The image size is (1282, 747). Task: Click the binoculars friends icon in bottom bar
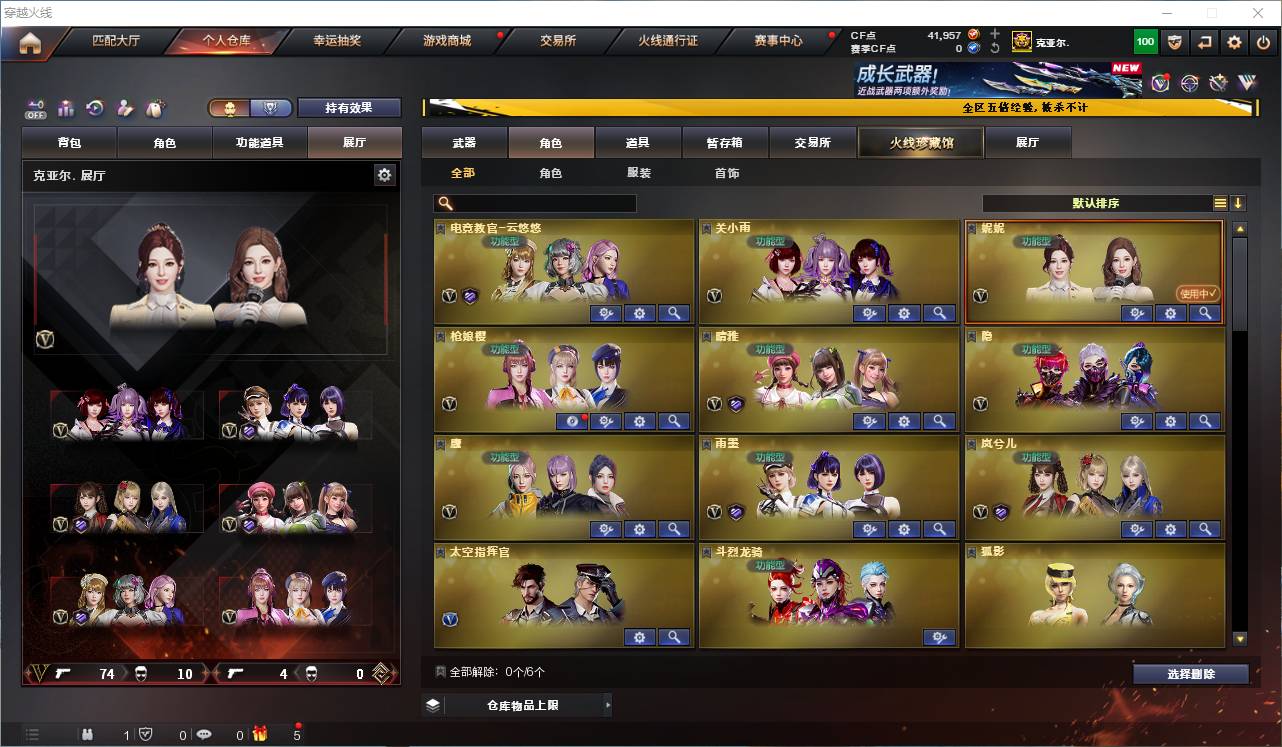click(x=89, y=735)
